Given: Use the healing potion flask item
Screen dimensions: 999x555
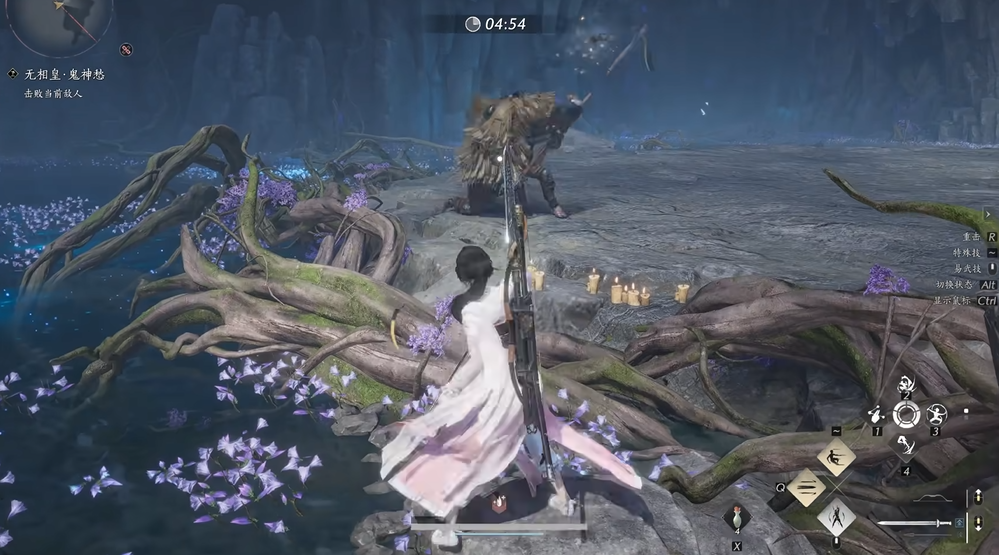Looking at the screenshot, I should [x=737, y=517].
